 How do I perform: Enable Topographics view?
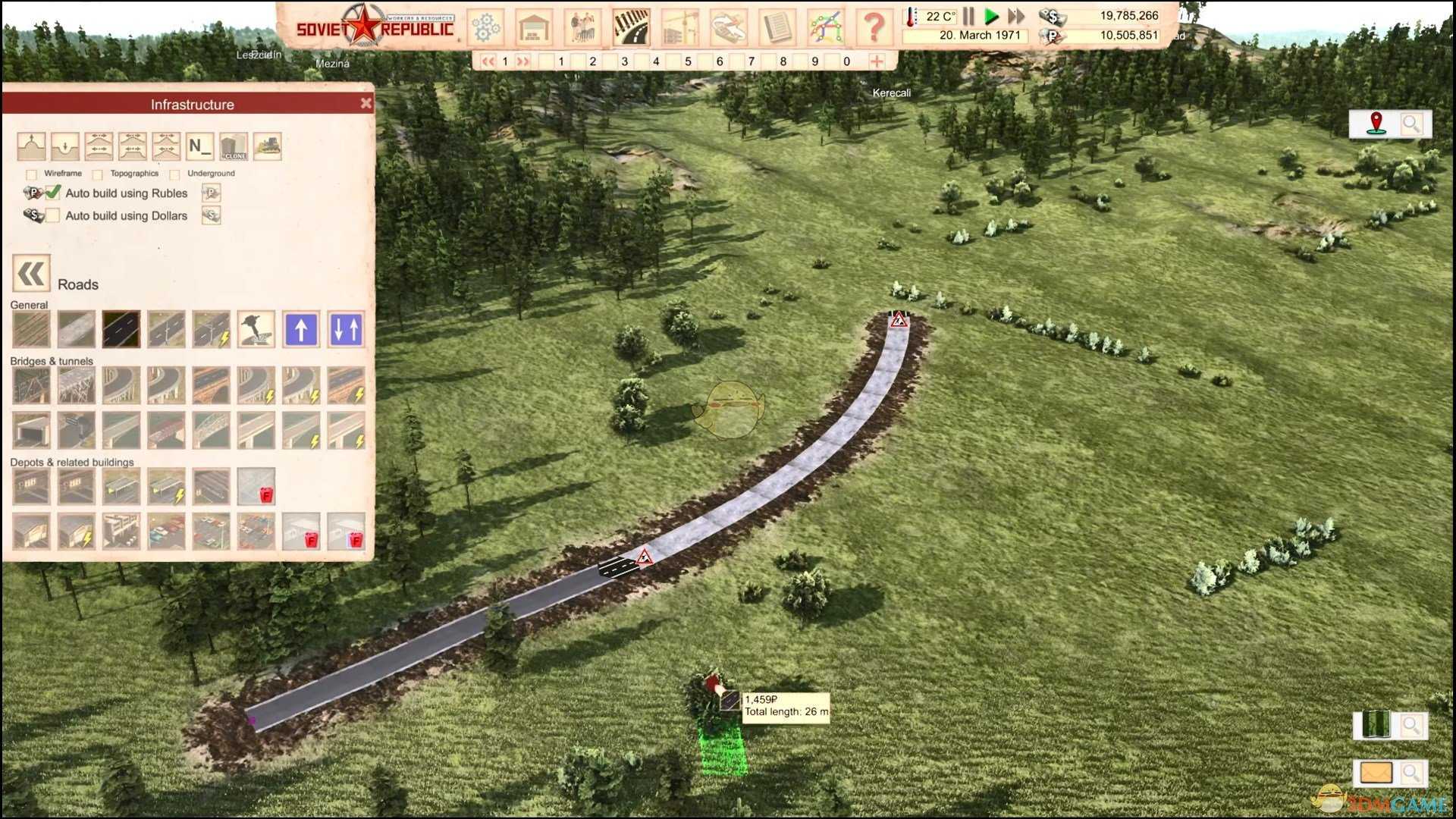(x=98, y=174)
